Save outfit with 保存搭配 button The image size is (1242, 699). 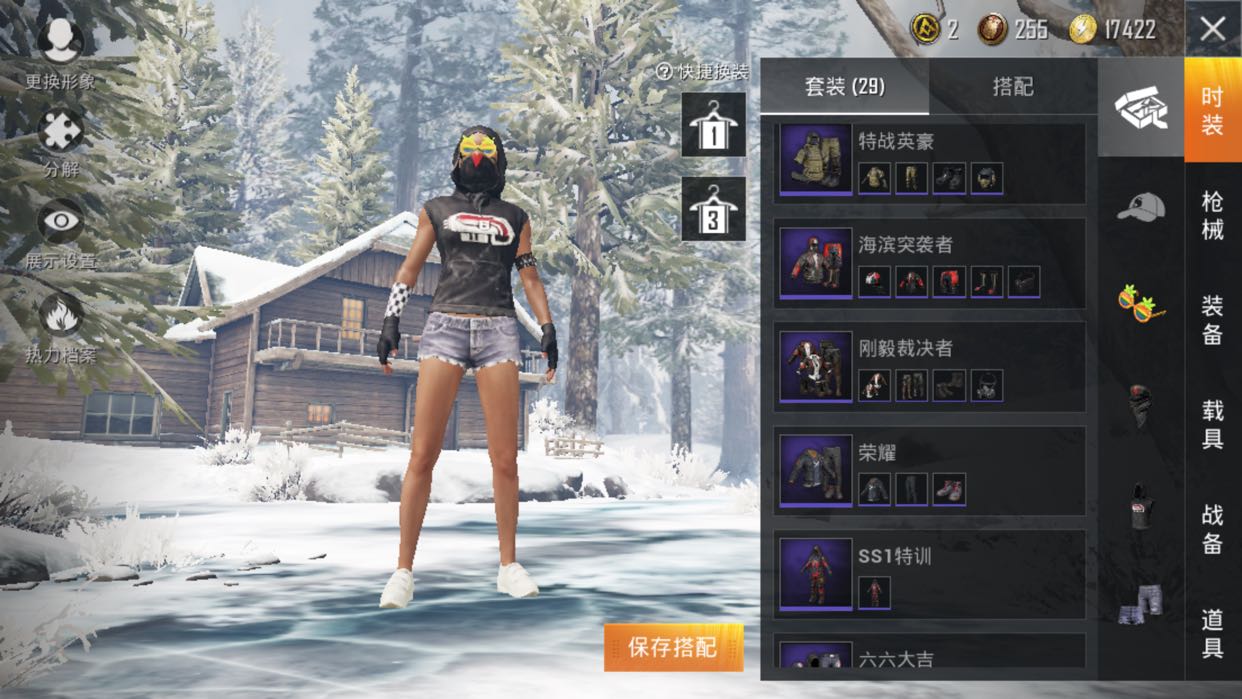pyautogui.click(x=673, y=647)
